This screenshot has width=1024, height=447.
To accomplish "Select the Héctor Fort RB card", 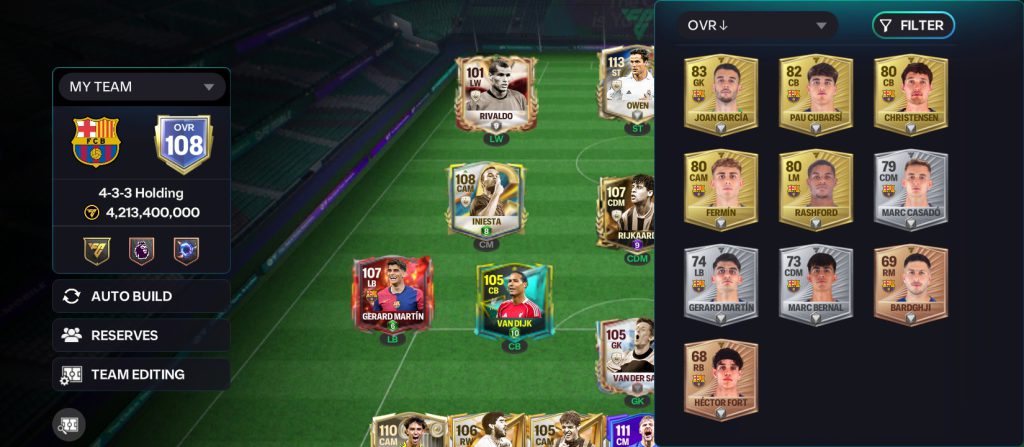I will click(x=721, y=380).
